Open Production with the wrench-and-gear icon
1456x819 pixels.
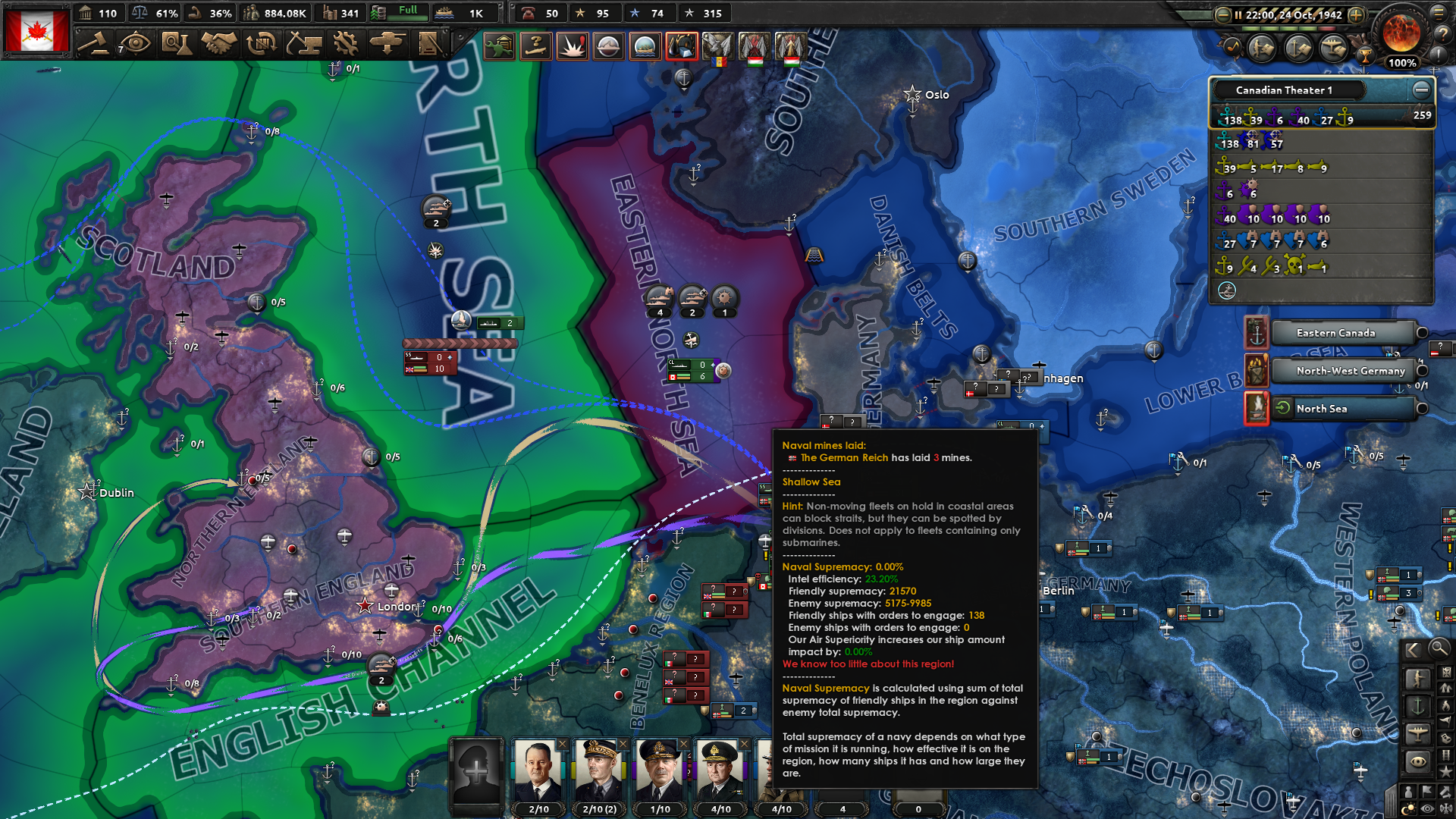346,43
